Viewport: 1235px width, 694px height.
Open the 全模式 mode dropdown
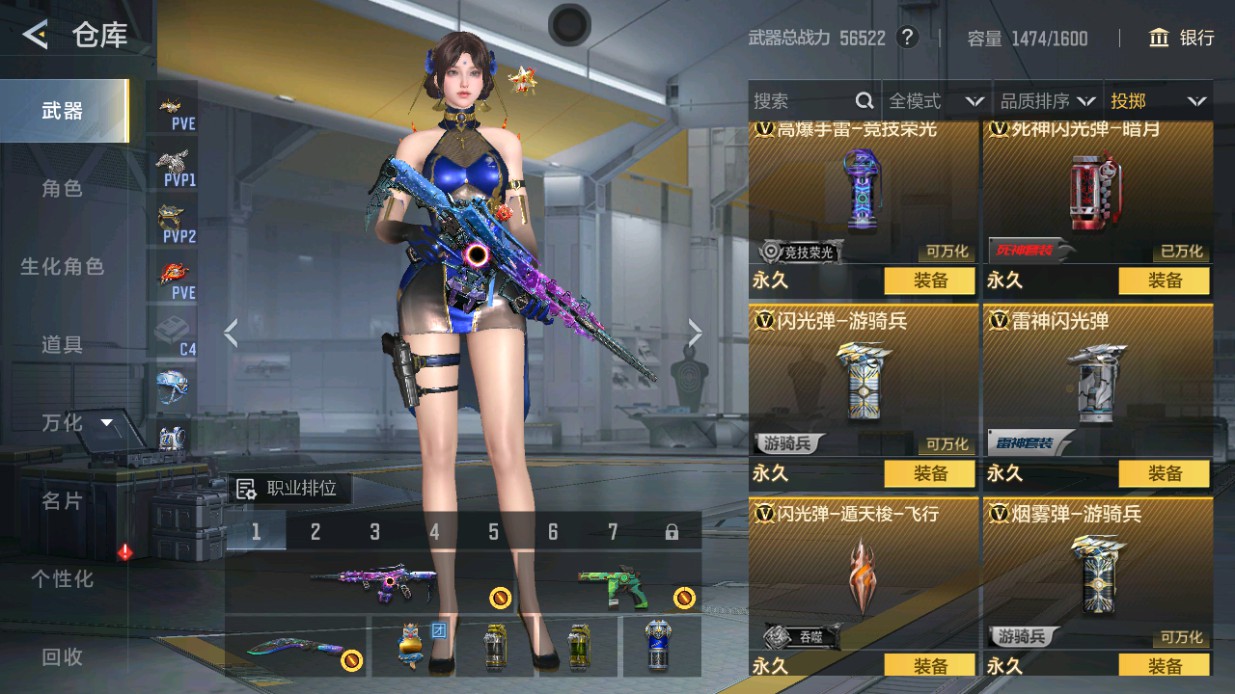936,101
